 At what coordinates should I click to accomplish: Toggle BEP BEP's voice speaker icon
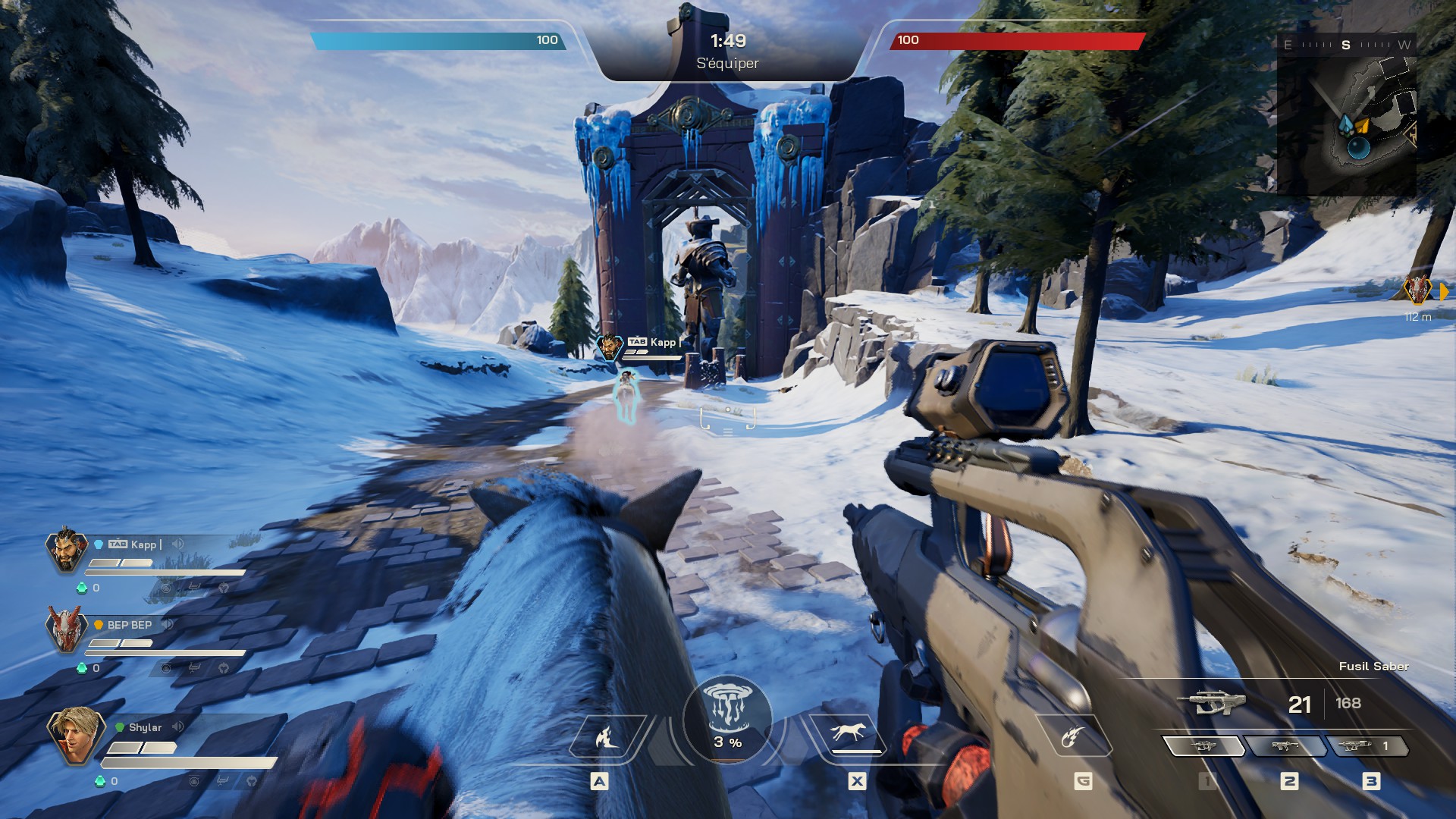[x=168, y=624]
